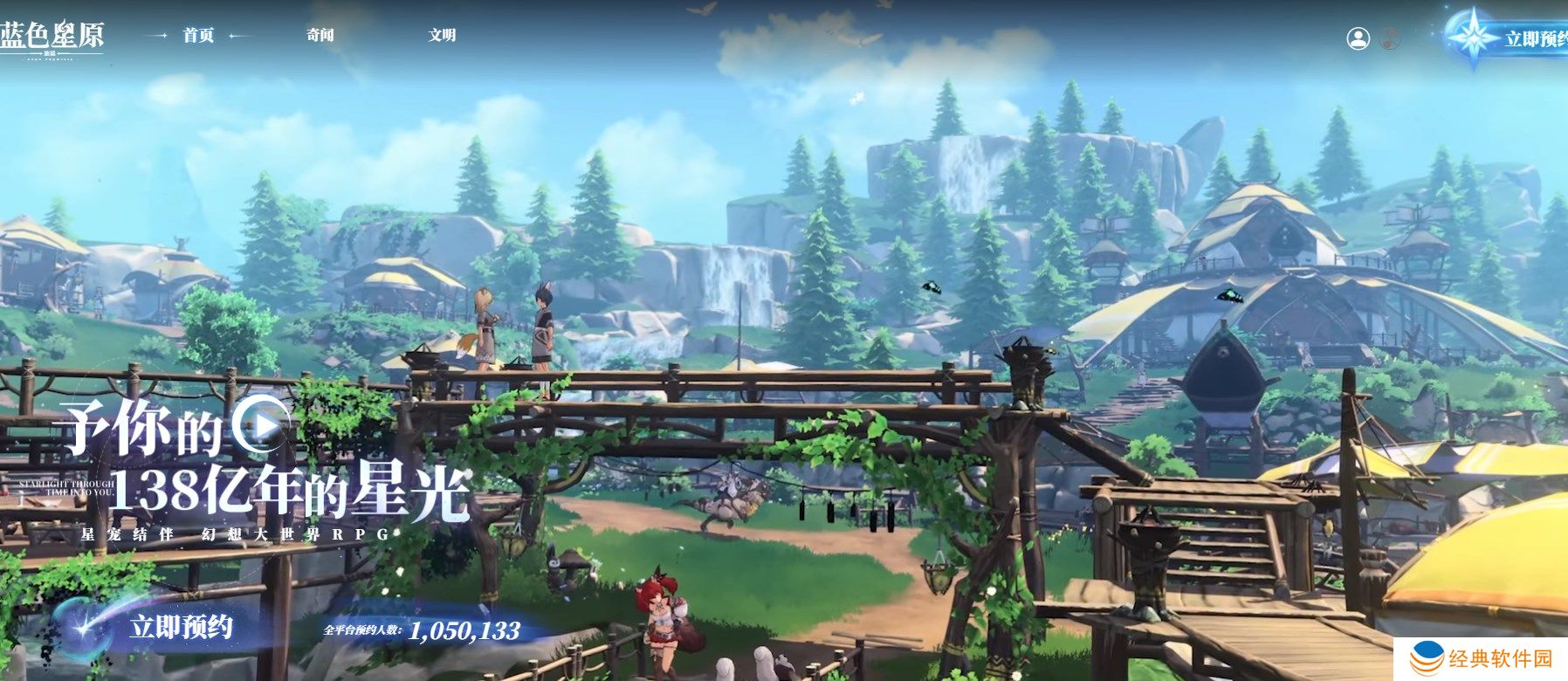
Task: Switch to the 文明 nav section
Action: (442, 35)
